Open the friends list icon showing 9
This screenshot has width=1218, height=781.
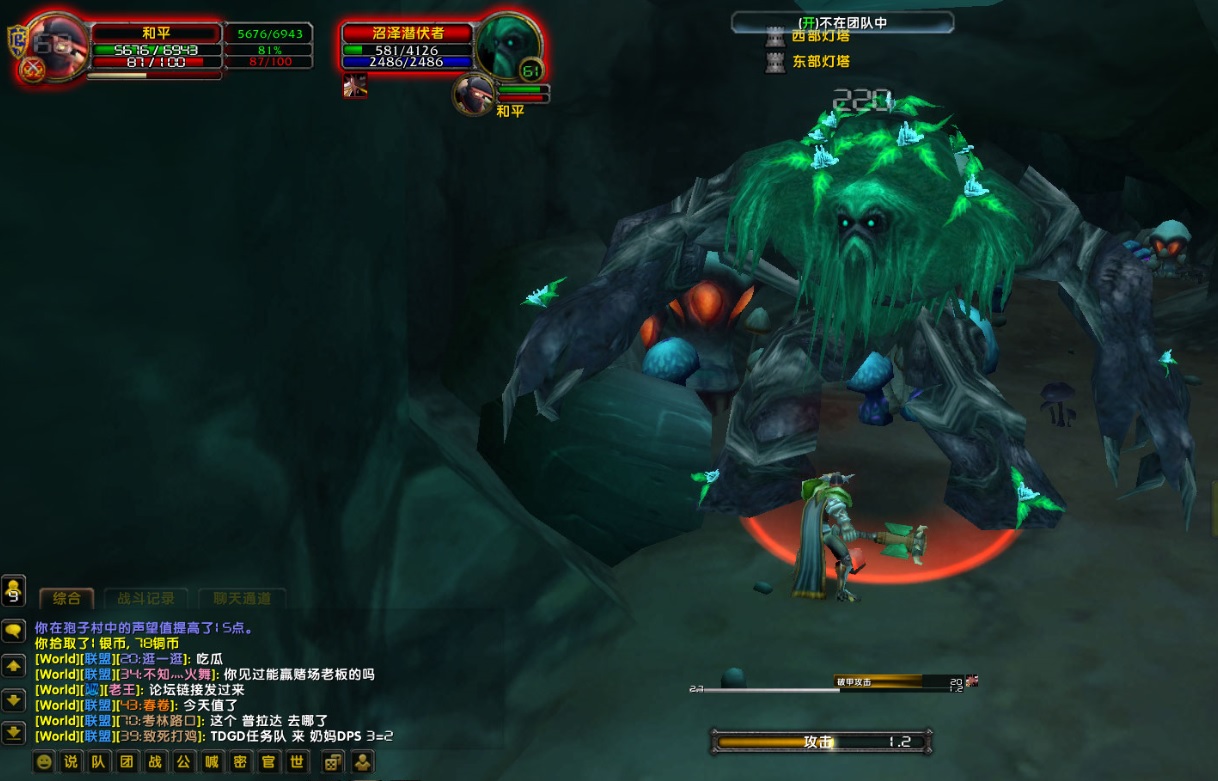14,590
